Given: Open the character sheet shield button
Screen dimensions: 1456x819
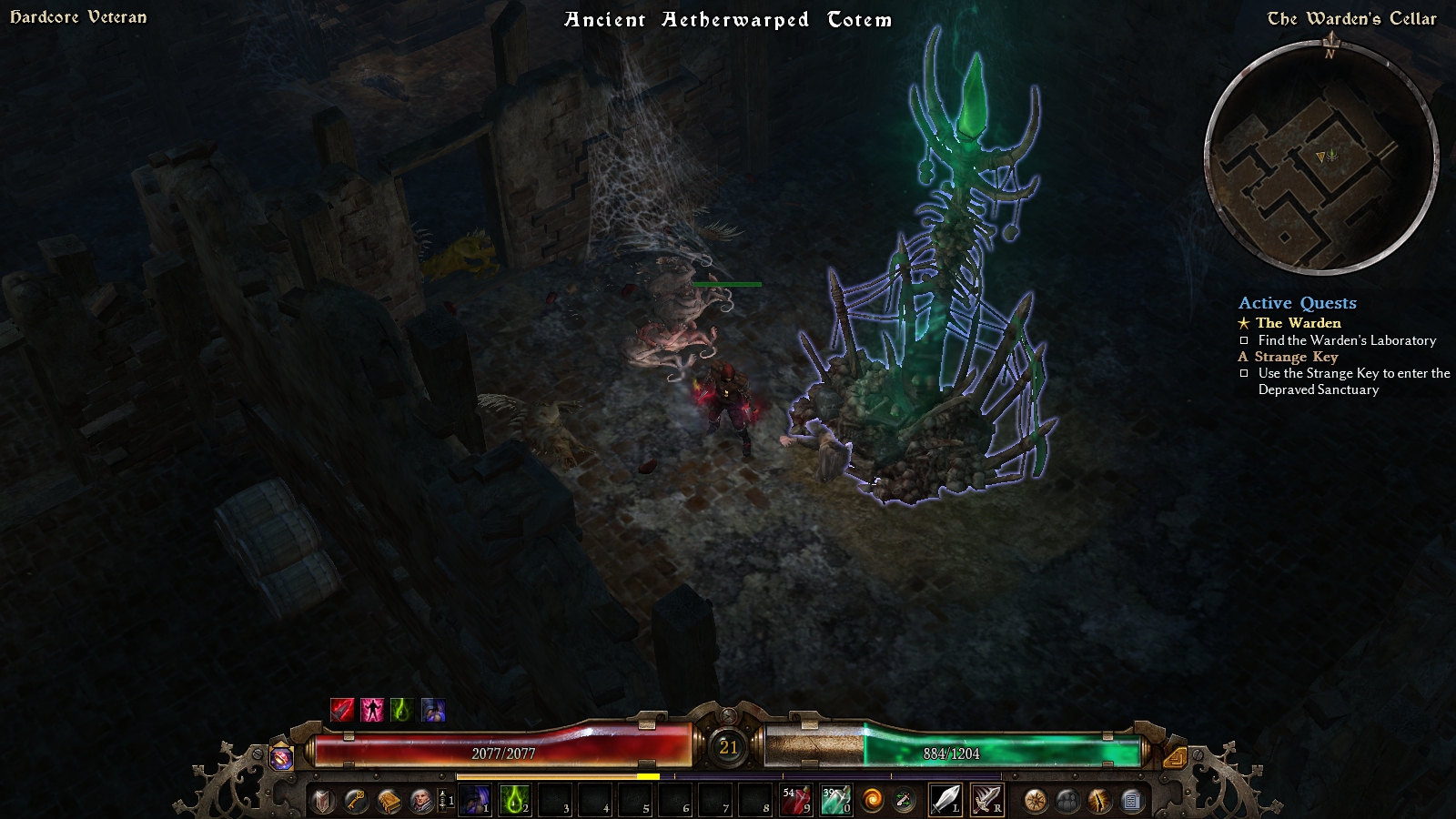Looking at the screenshot, I should point(322,801).
